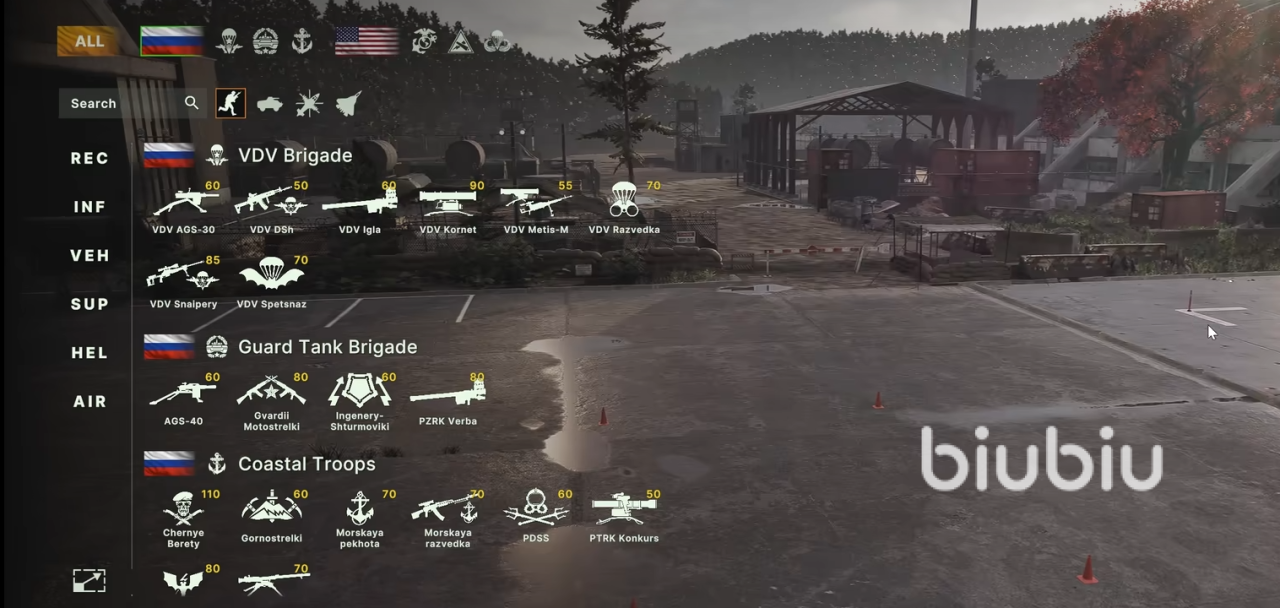Toggle the expand panel button
The width and height of the screenshot is (1280, 608).
point(89,580)
